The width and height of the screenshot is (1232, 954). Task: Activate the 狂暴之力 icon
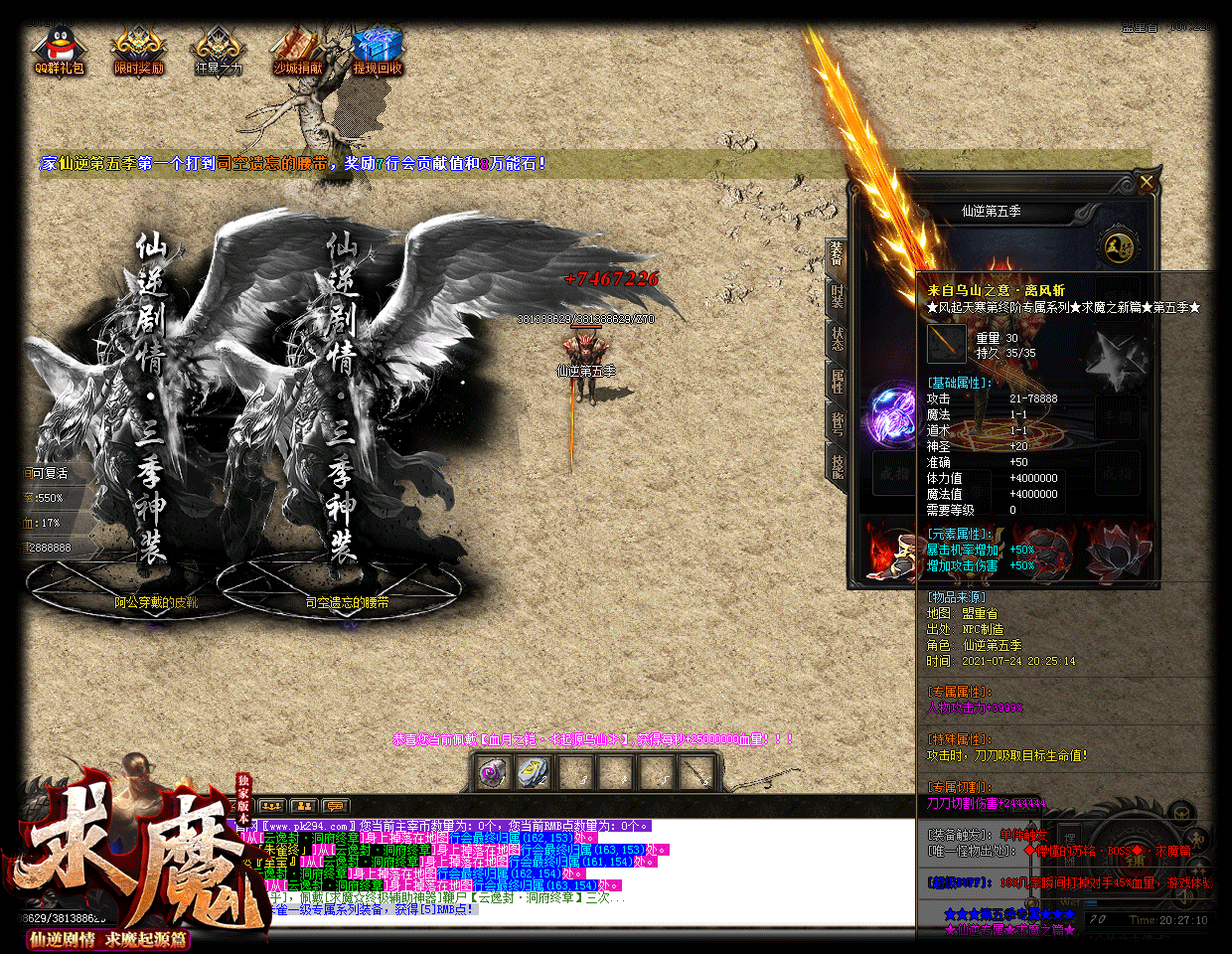(x=218, y=51)
